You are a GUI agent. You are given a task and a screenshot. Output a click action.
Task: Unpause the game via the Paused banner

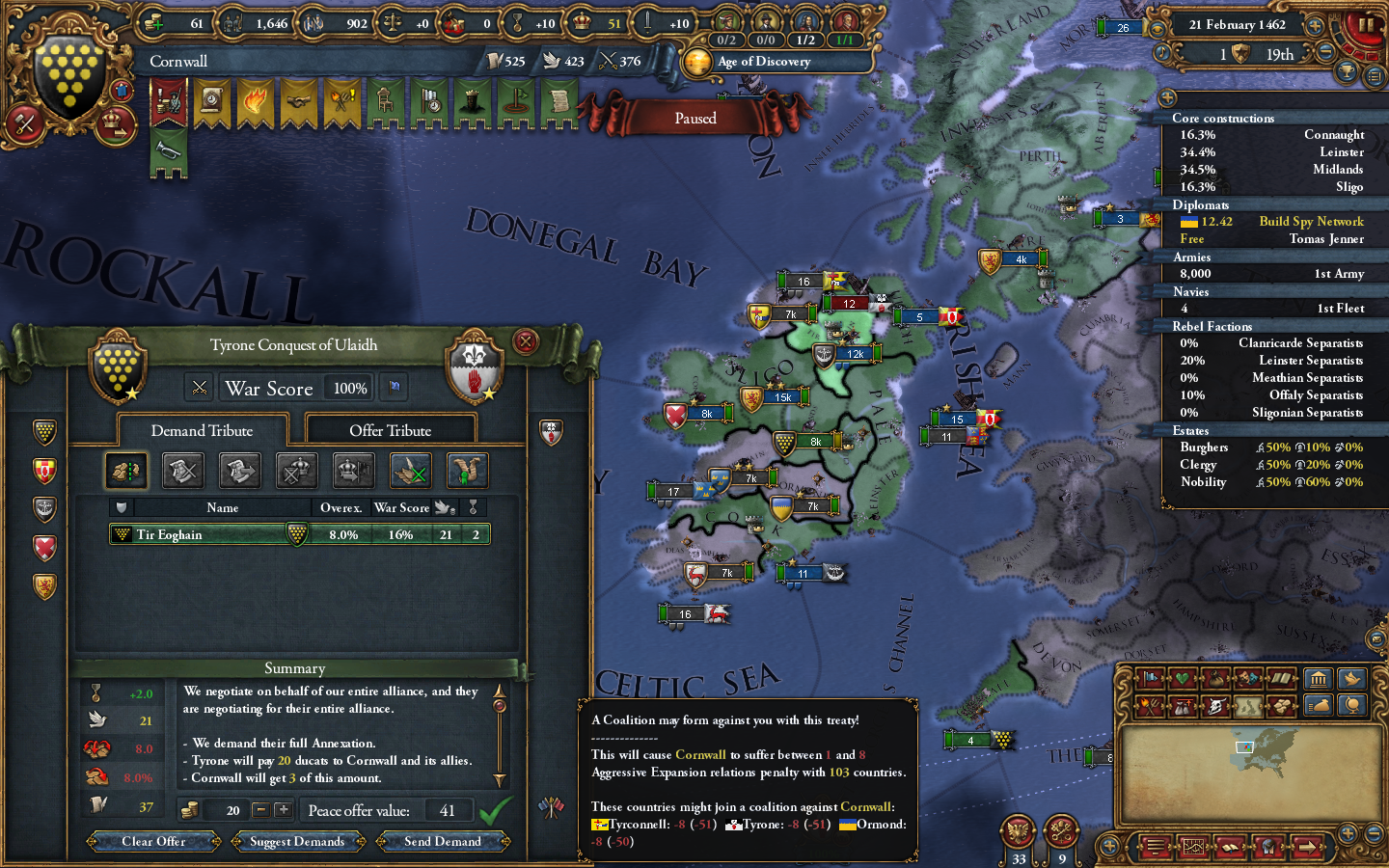click(695, 118)
